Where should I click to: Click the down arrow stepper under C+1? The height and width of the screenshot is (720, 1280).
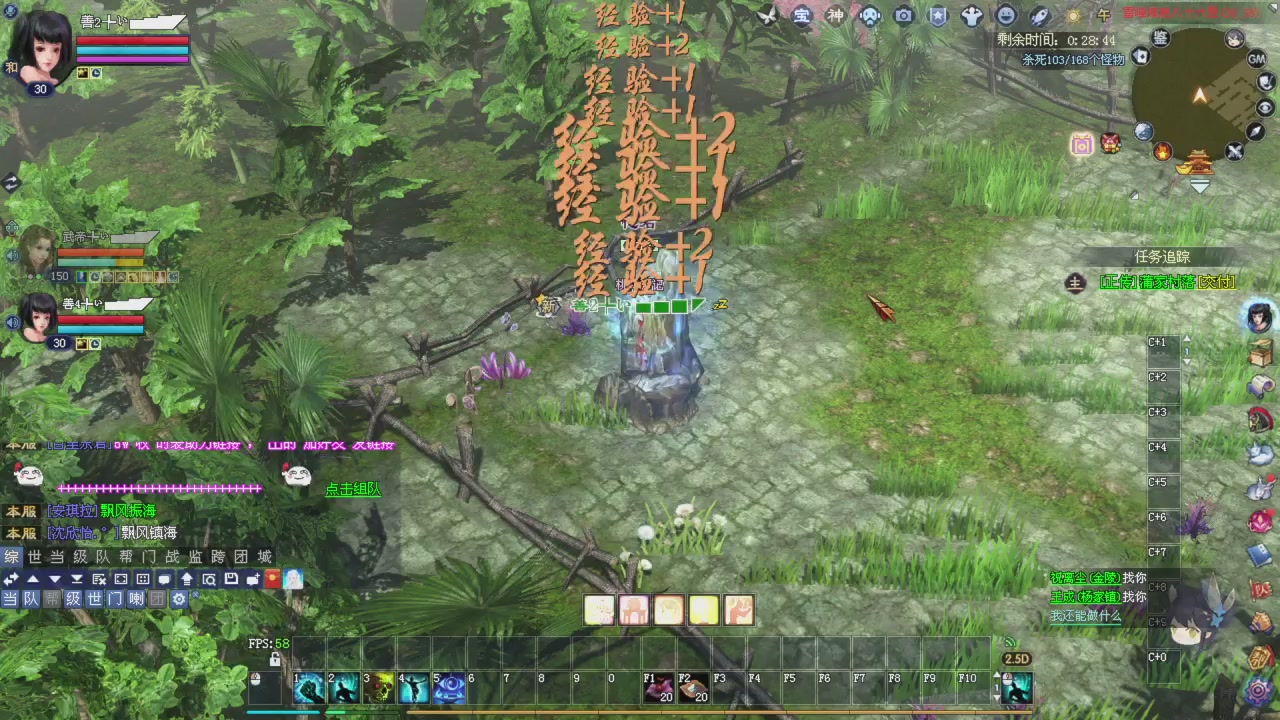[x=1187, y=363]
